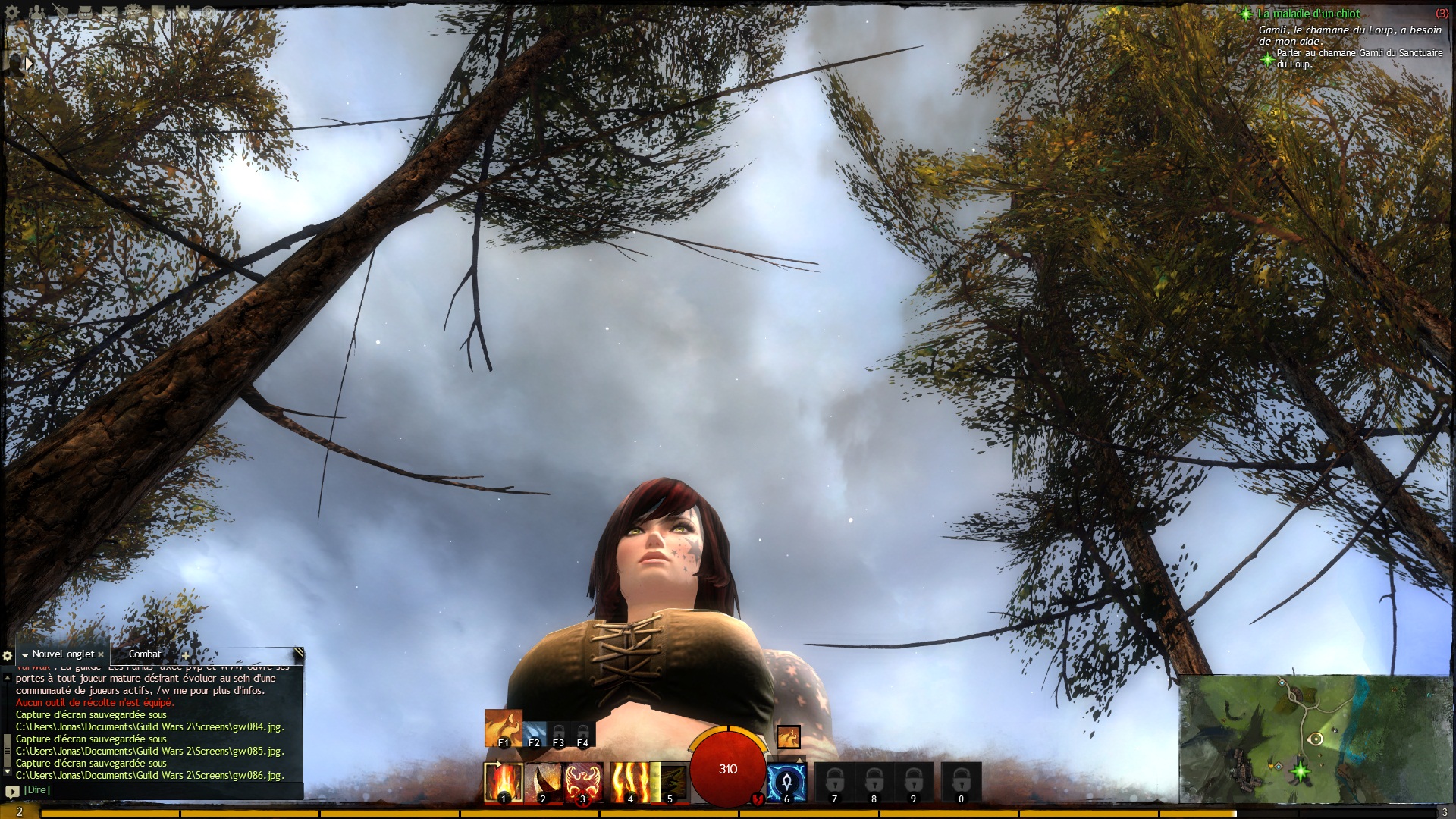Open the mail envelope icon
1456x819 pixels.
point(109,12)
